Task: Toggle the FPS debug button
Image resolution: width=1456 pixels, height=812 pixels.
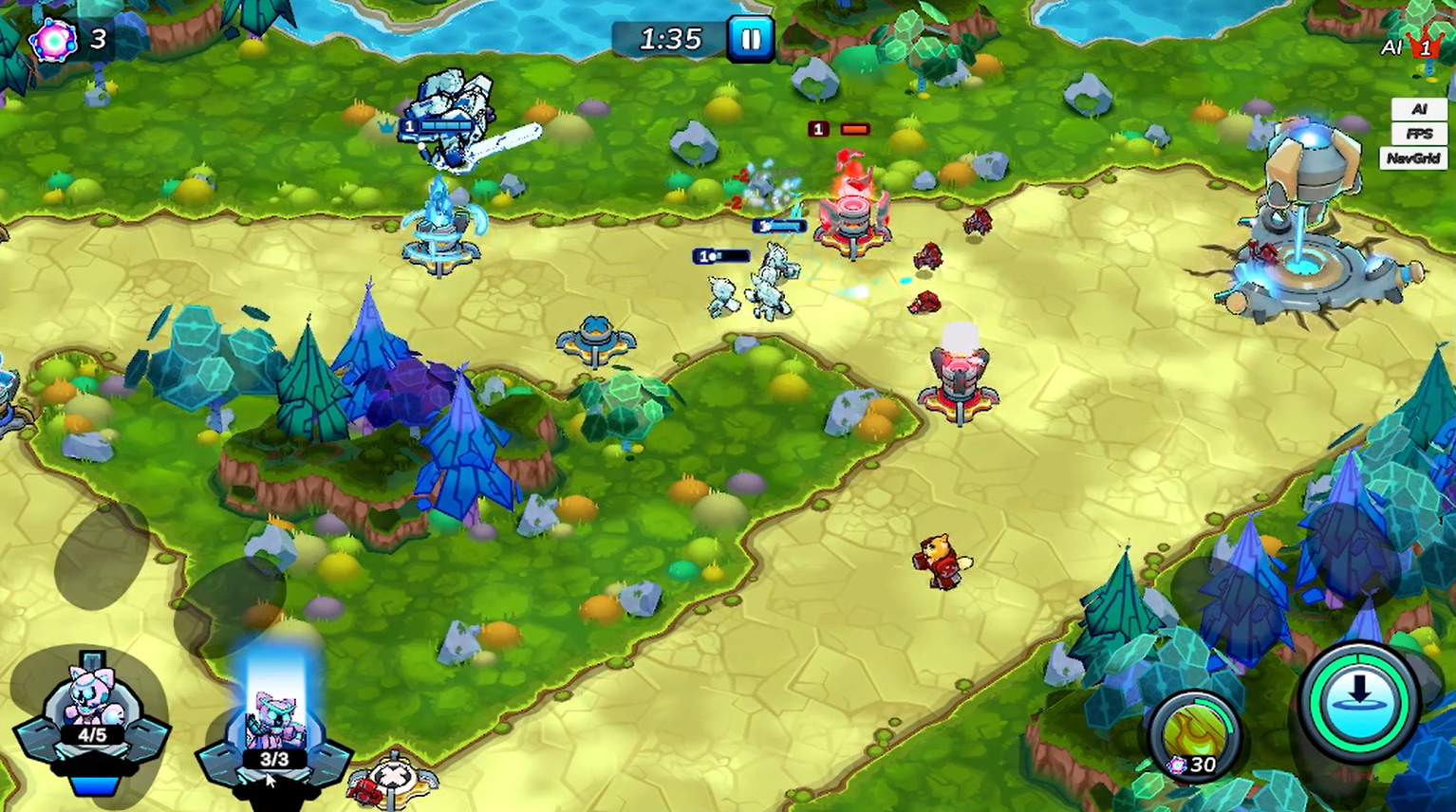Action: point(1418,134)
